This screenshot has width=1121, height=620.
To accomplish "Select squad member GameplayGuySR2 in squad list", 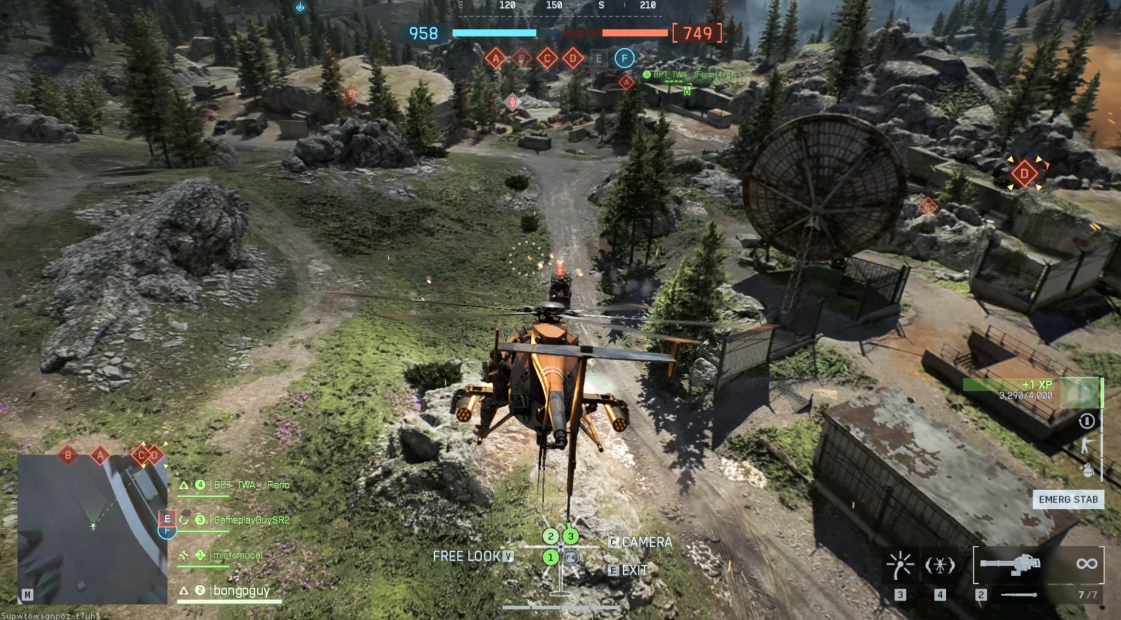I will tap(241, 520).
